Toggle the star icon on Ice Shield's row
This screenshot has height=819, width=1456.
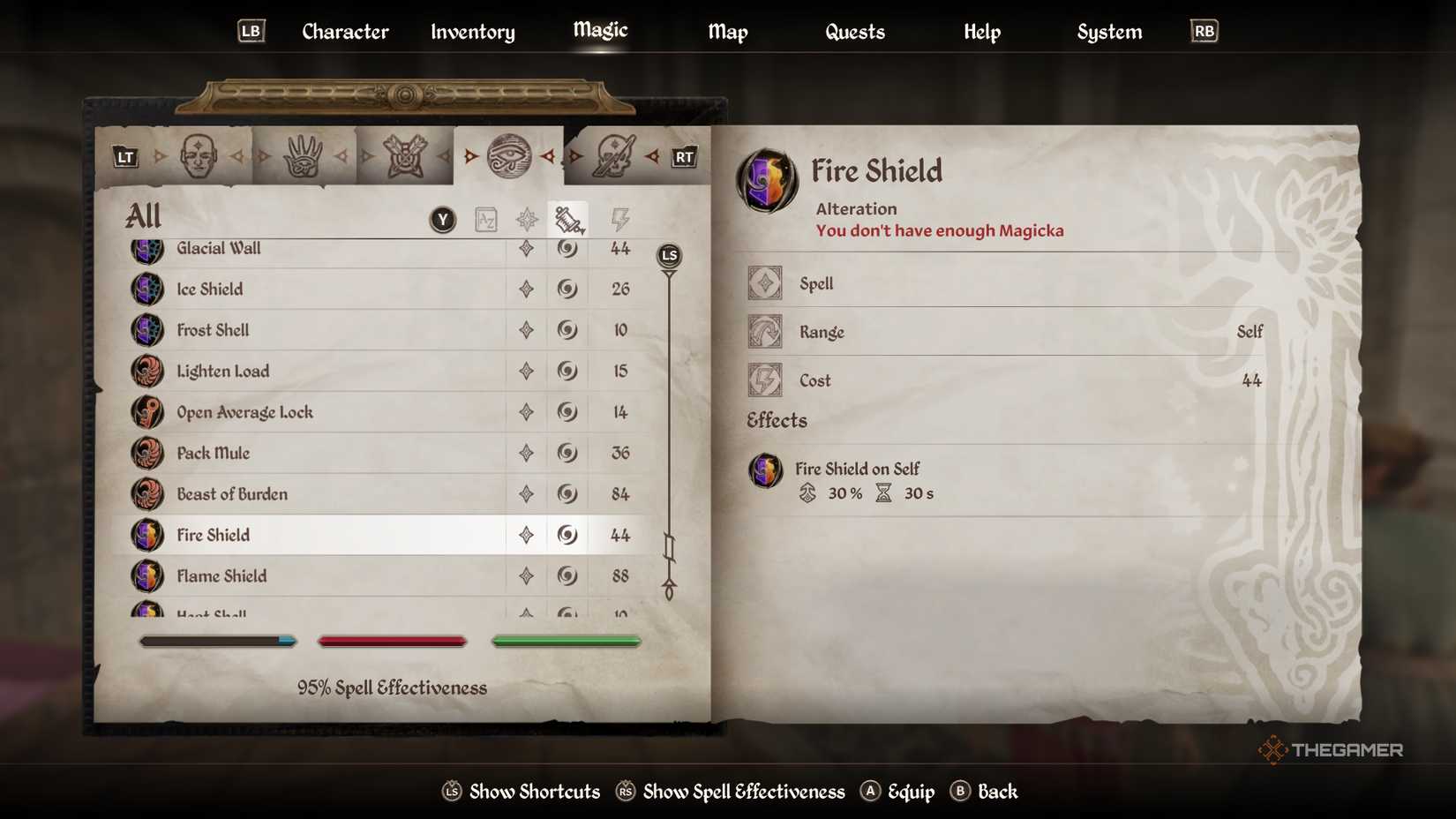click(x=526, y=289)
